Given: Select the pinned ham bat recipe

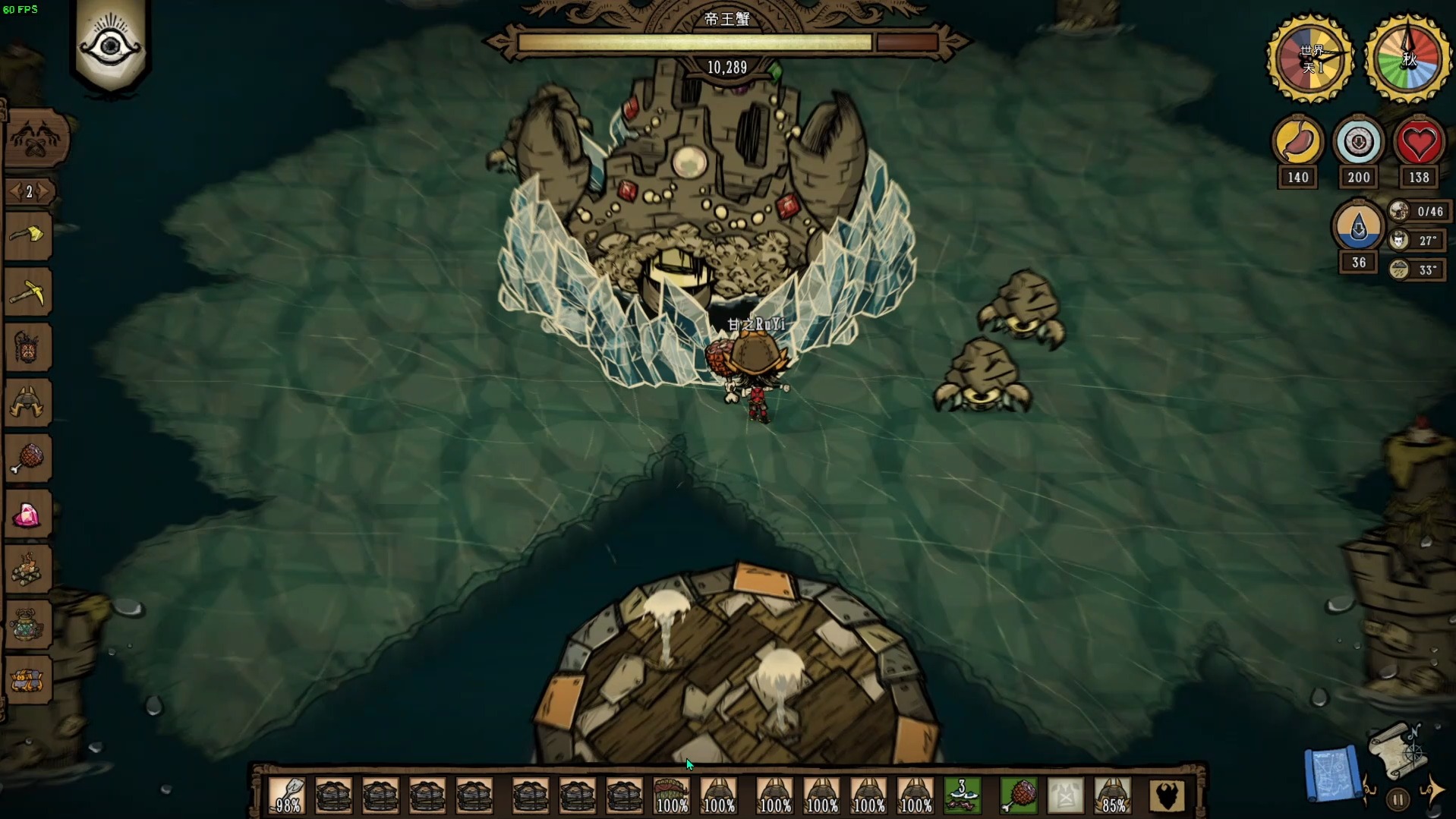Looking at the screenshot, I should [28, 458].
